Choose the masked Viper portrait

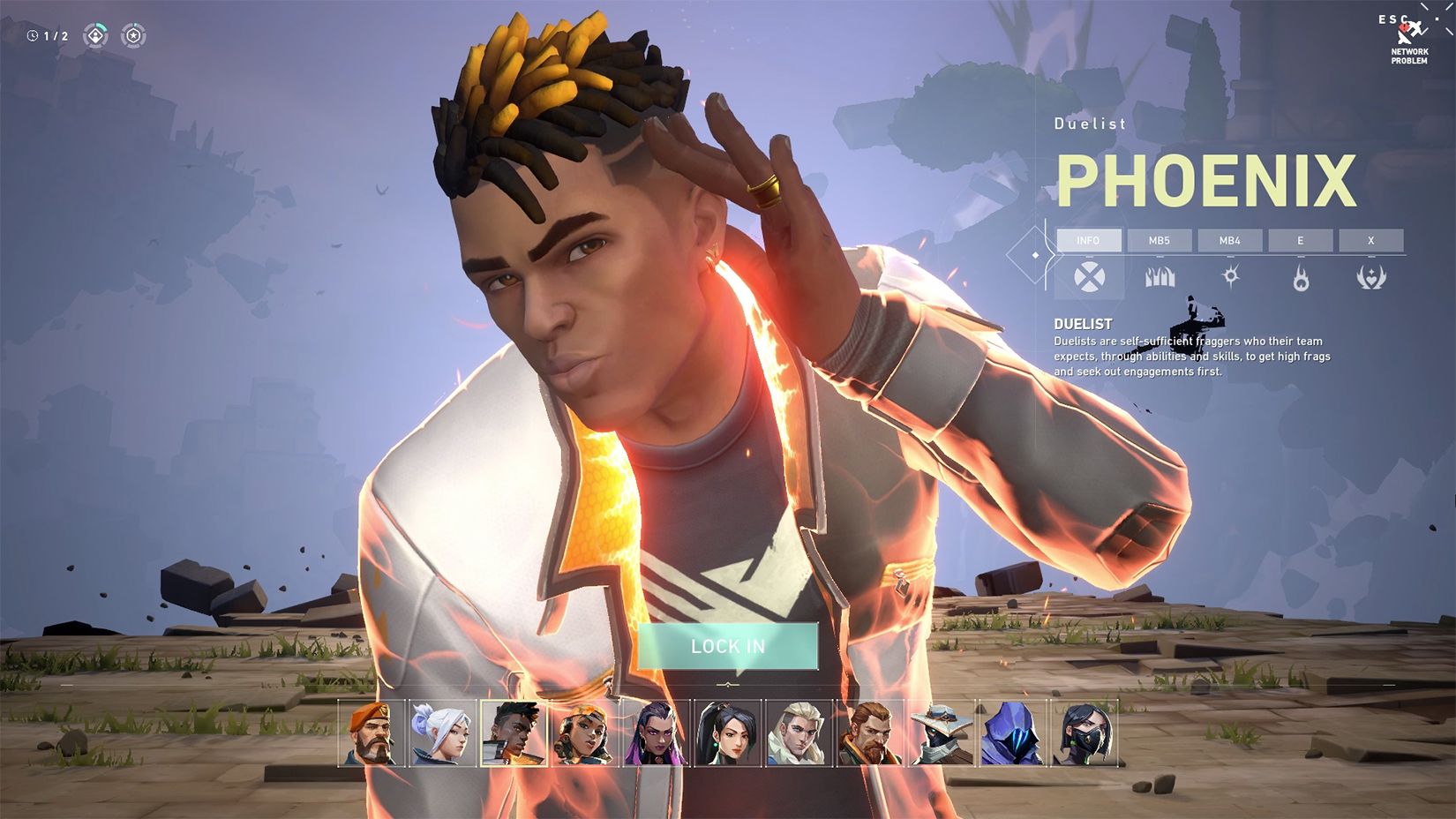pyautogui.click(x=1084, y=733)
